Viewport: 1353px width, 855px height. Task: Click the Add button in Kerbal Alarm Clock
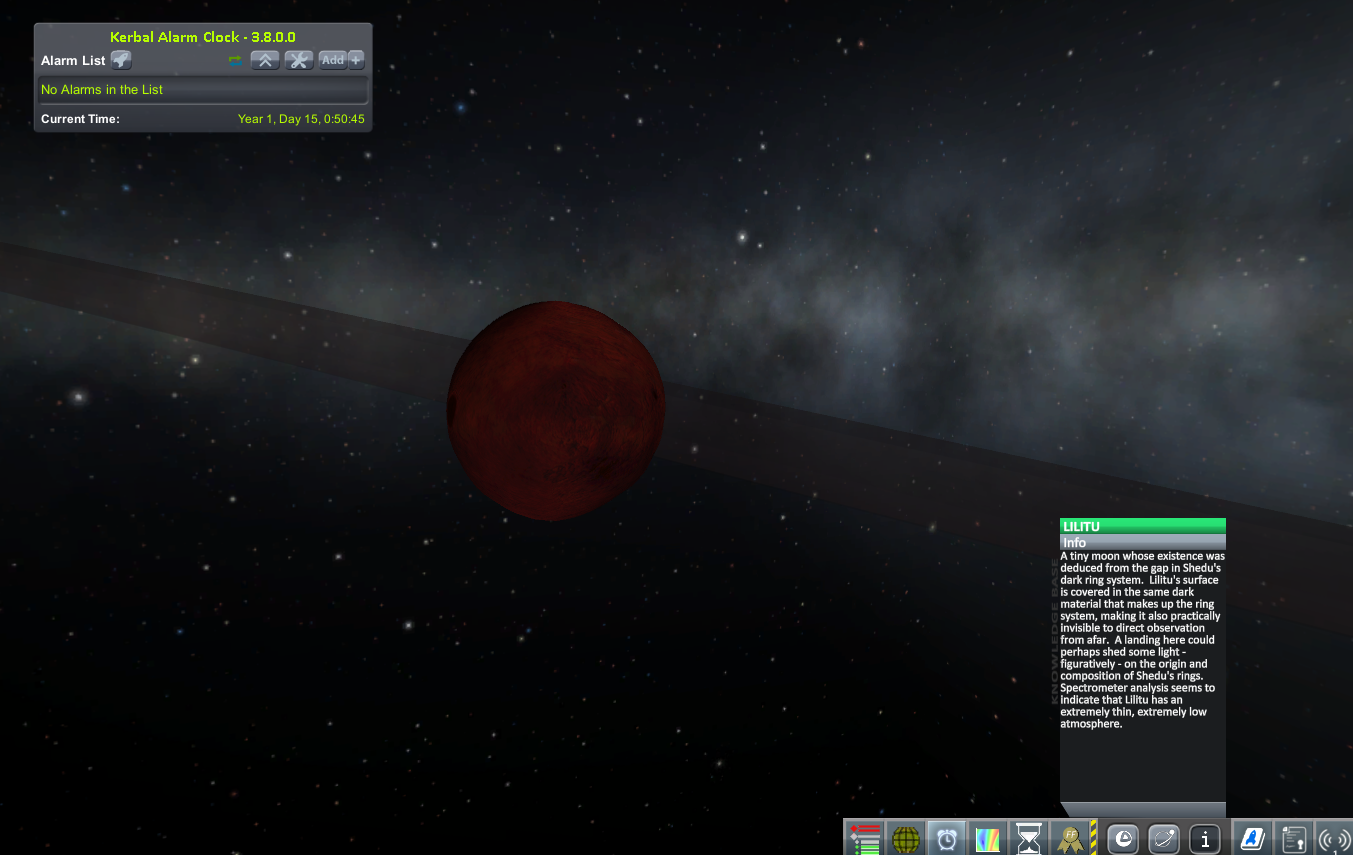pyautogui.click(x=331, y=60)
